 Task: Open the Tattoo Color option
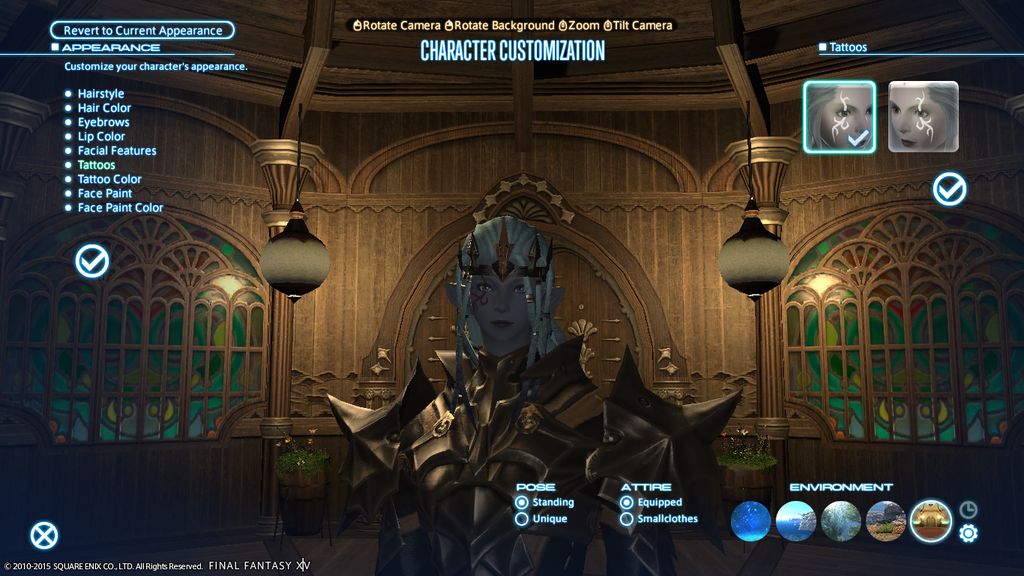(x=110, y=179)
